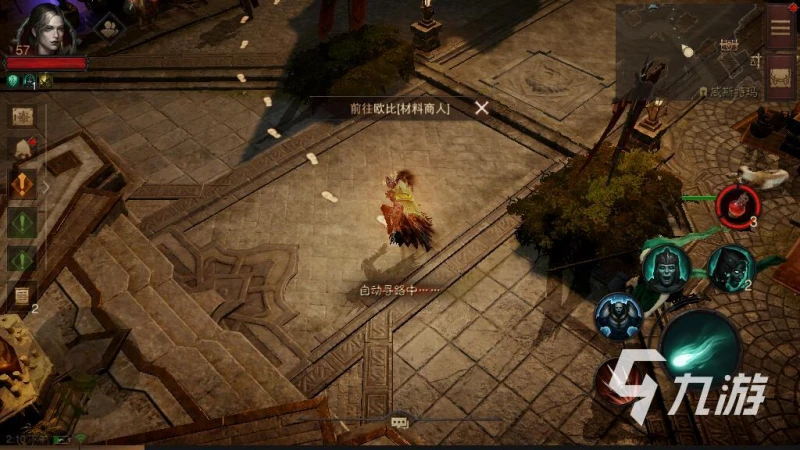The height and width of the screenshot is (450, 800).
Task: Cast the green ghoul face skill
Action: tap(661, 266)
